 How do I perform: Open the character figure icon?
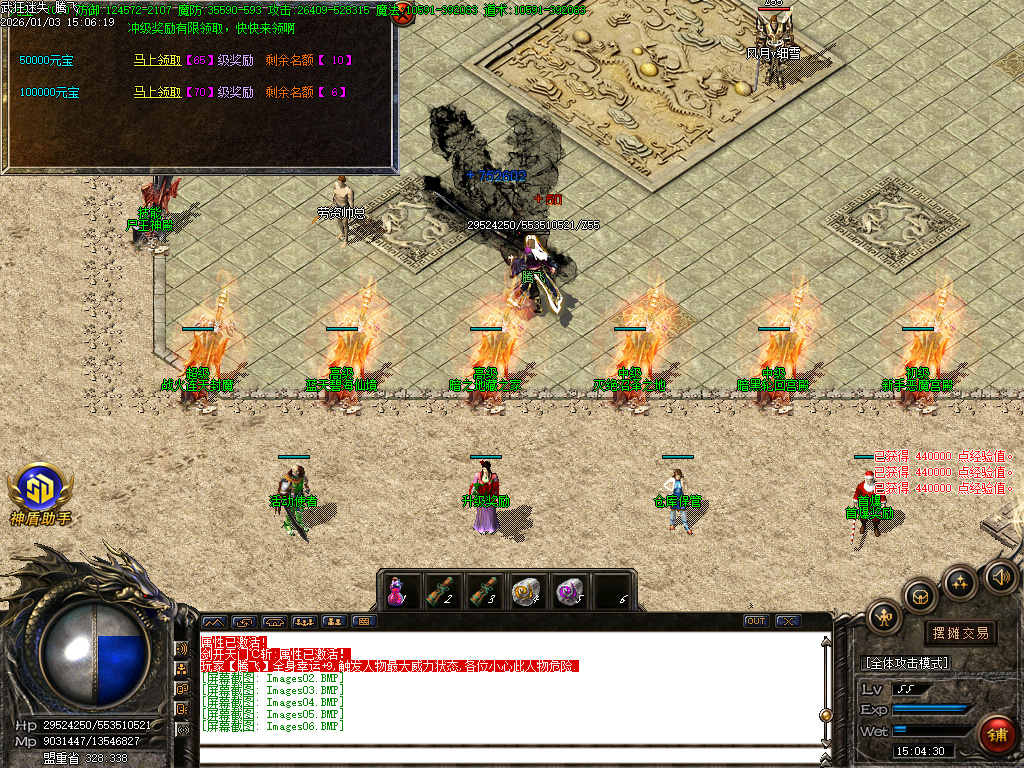(x=886, y=617)
